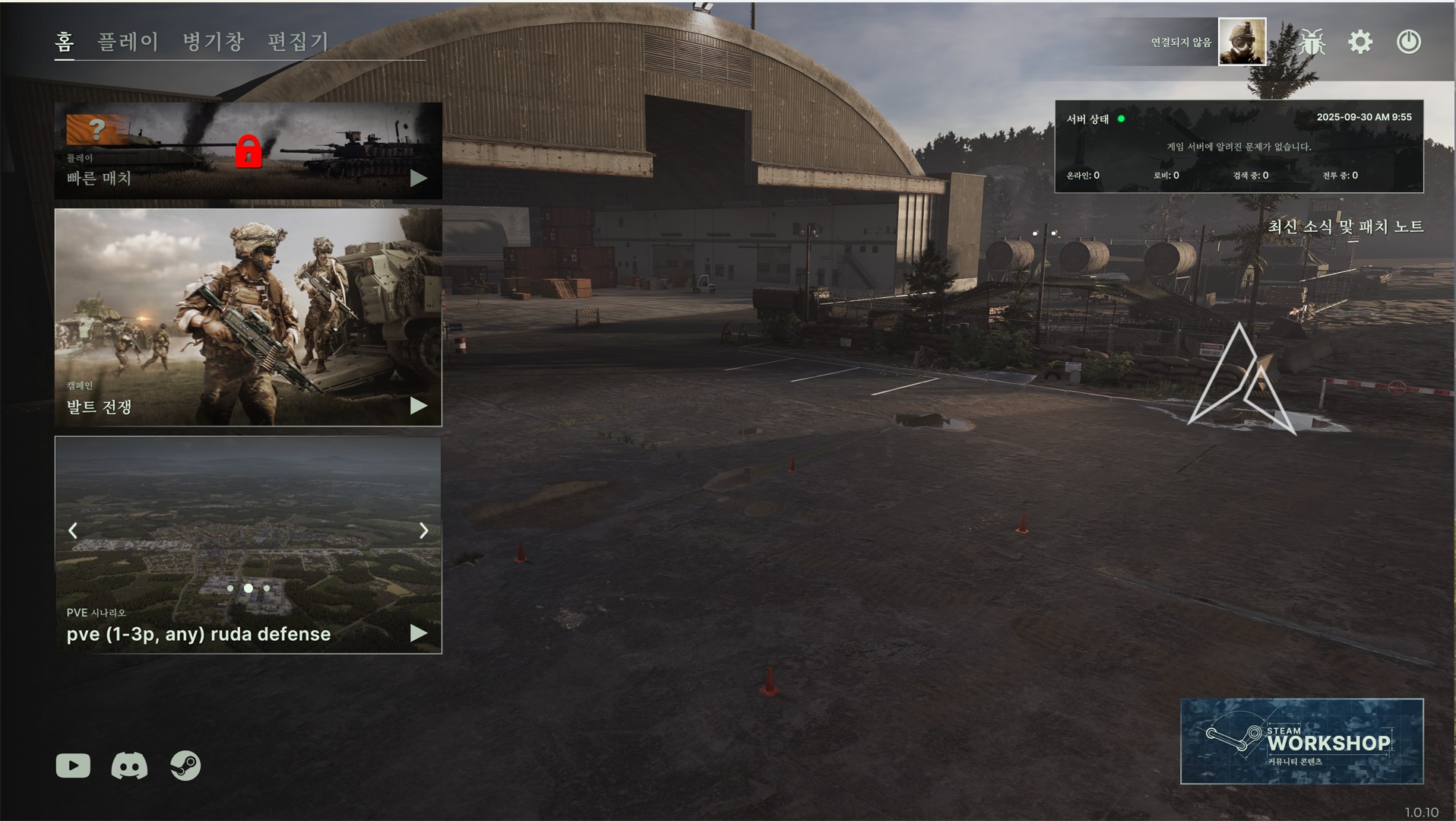Show the next scenario with right arrow
Screen dimensions: 1456x821
coord(424,531)
